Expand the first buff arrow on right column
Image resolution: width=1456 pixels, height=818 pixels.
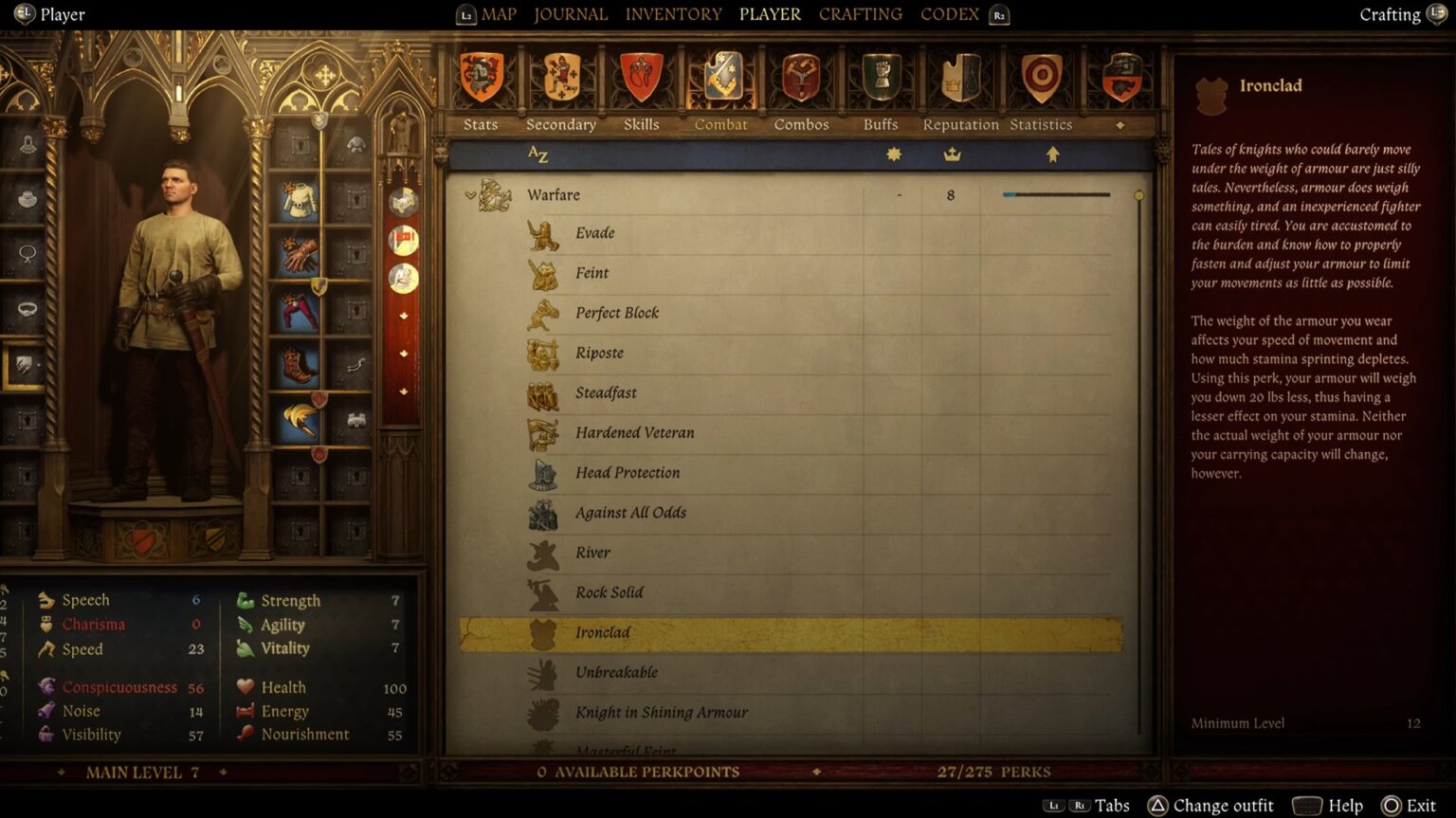pyautogui.click(x=404, y=315)
